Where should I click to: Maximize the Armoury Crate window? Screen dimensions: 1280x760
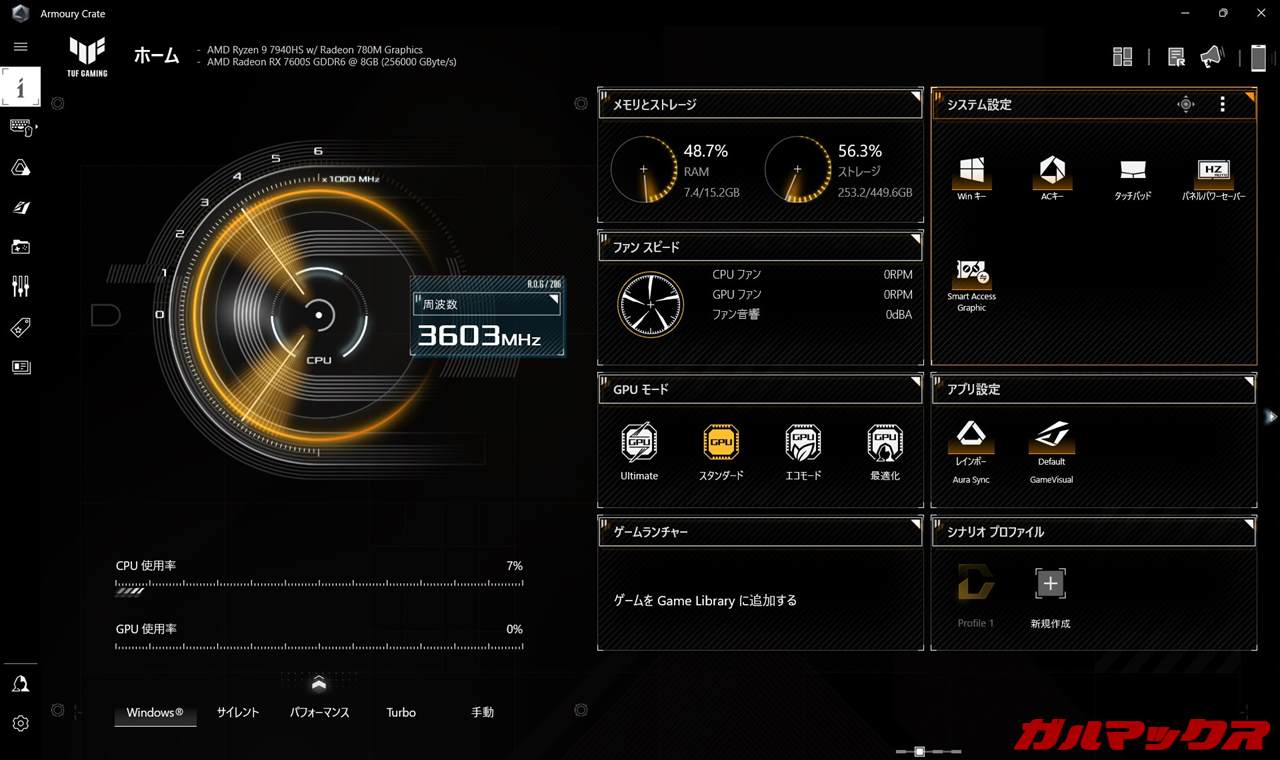(1223, 13)
